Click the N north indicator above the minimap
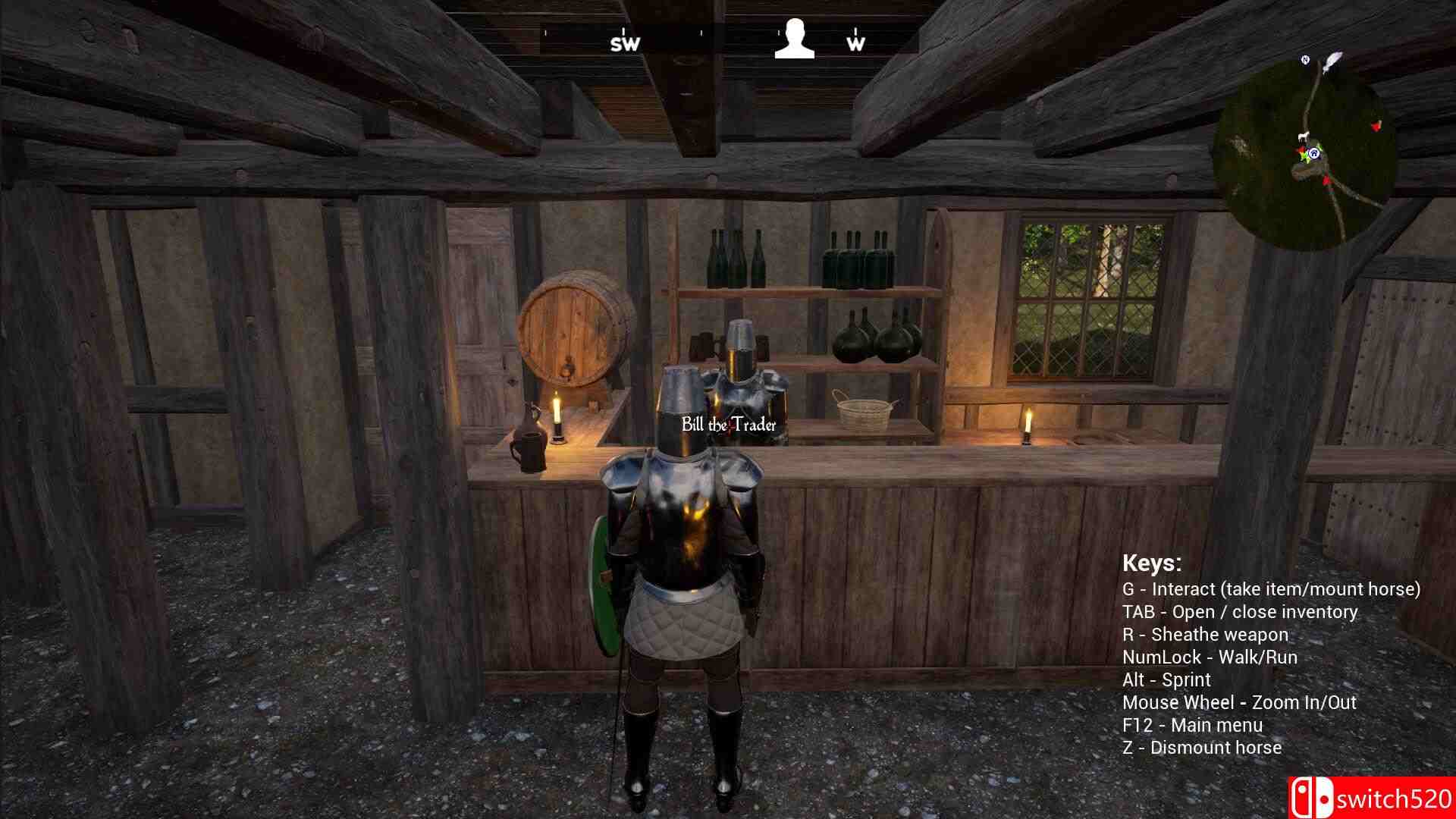The height and width of the screenshot is (819, 1456). [1305, 59]
